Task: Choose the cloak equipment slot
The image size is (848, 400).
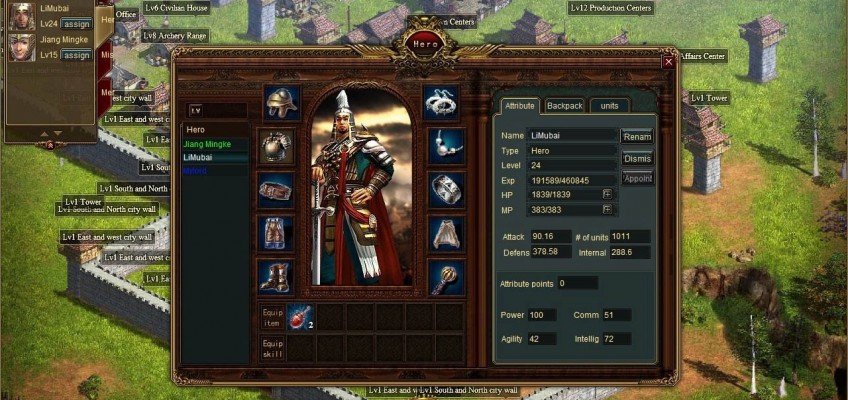Action: click(446, 233)
